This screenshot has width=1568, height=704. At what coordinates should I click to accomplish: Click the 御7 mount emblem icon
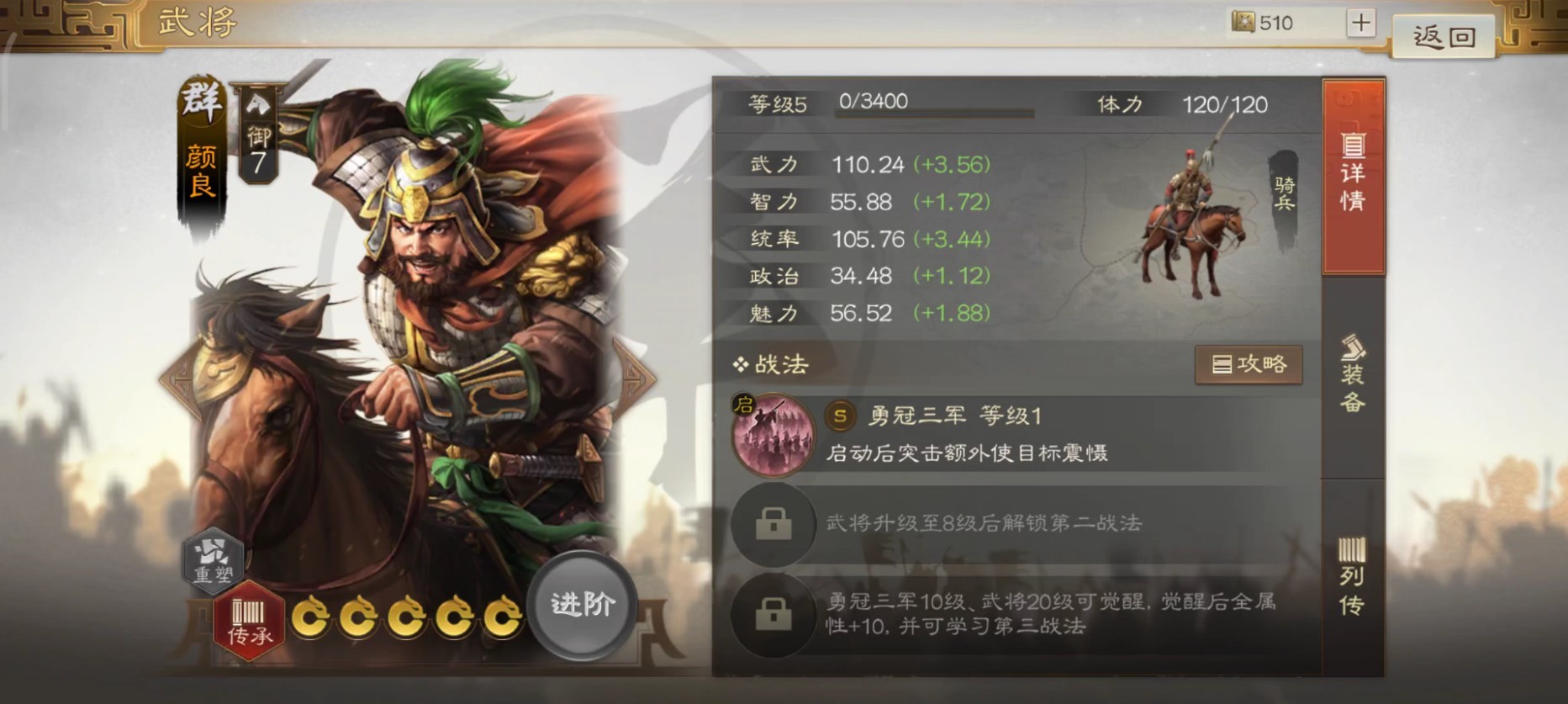(259, 135)
